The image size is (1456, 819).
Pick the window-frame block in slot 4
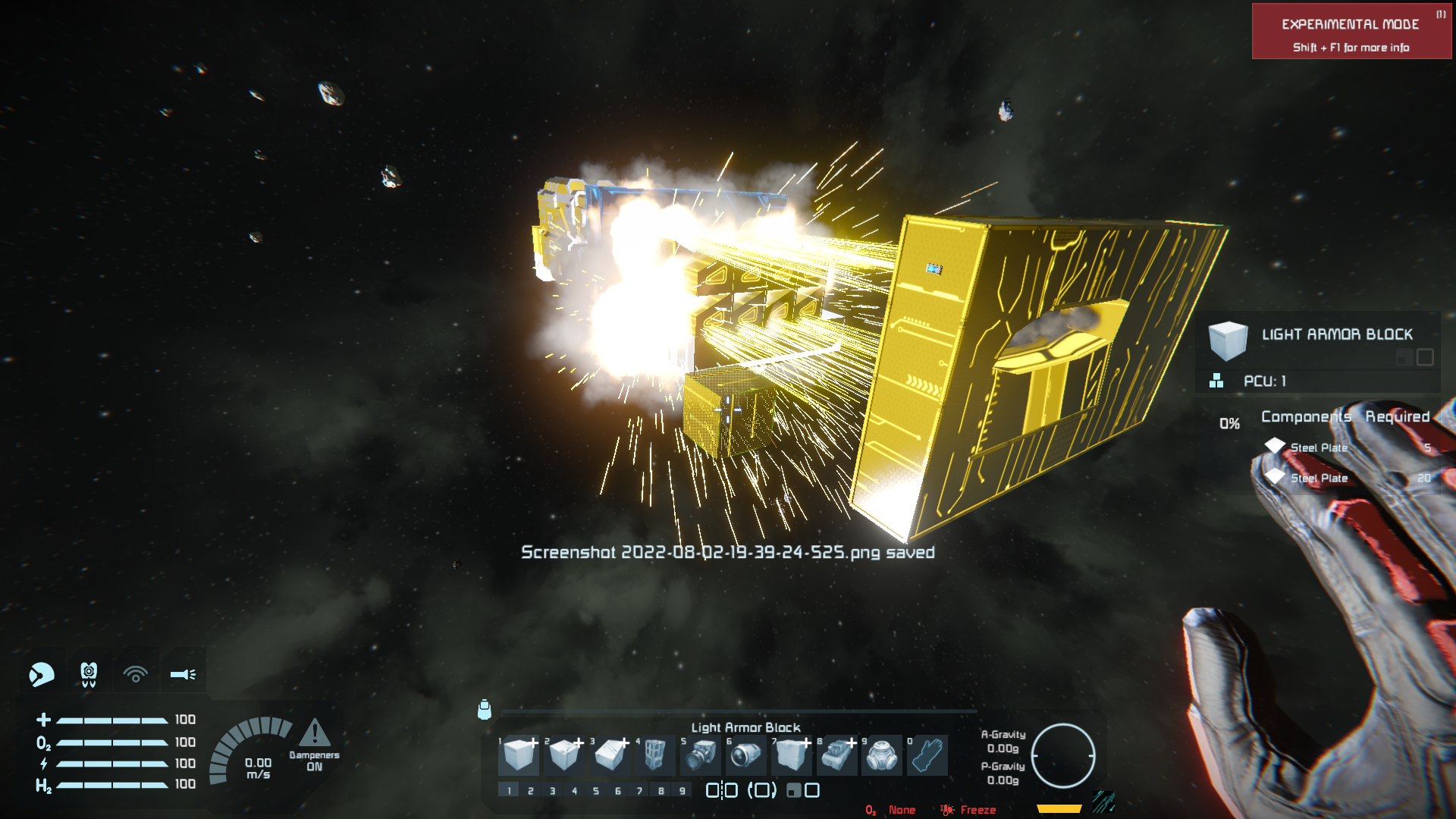(x=654, y=755)
